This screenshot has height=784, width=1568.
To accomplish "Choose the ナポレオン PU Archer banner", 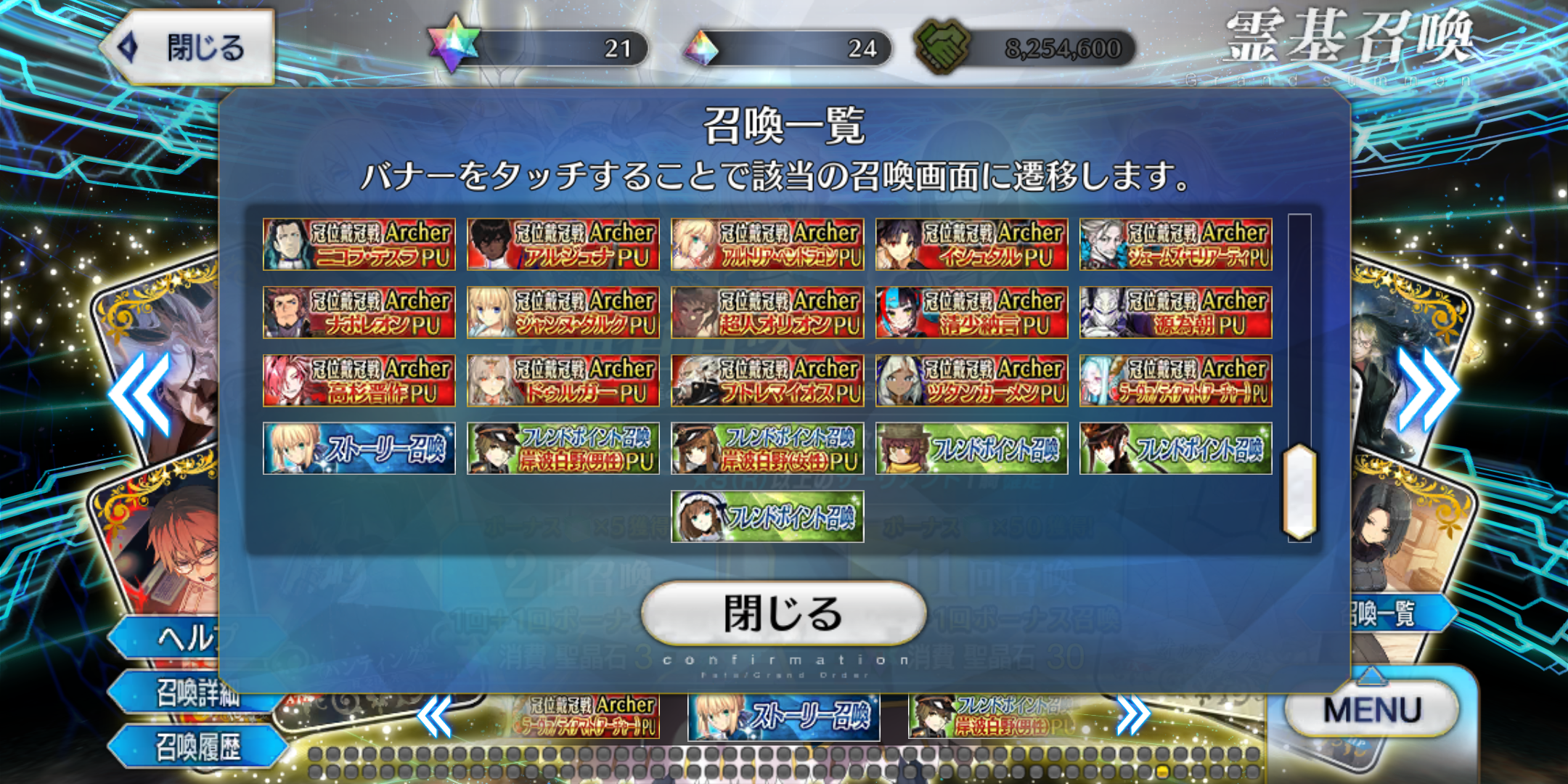I will pos(359,313).
